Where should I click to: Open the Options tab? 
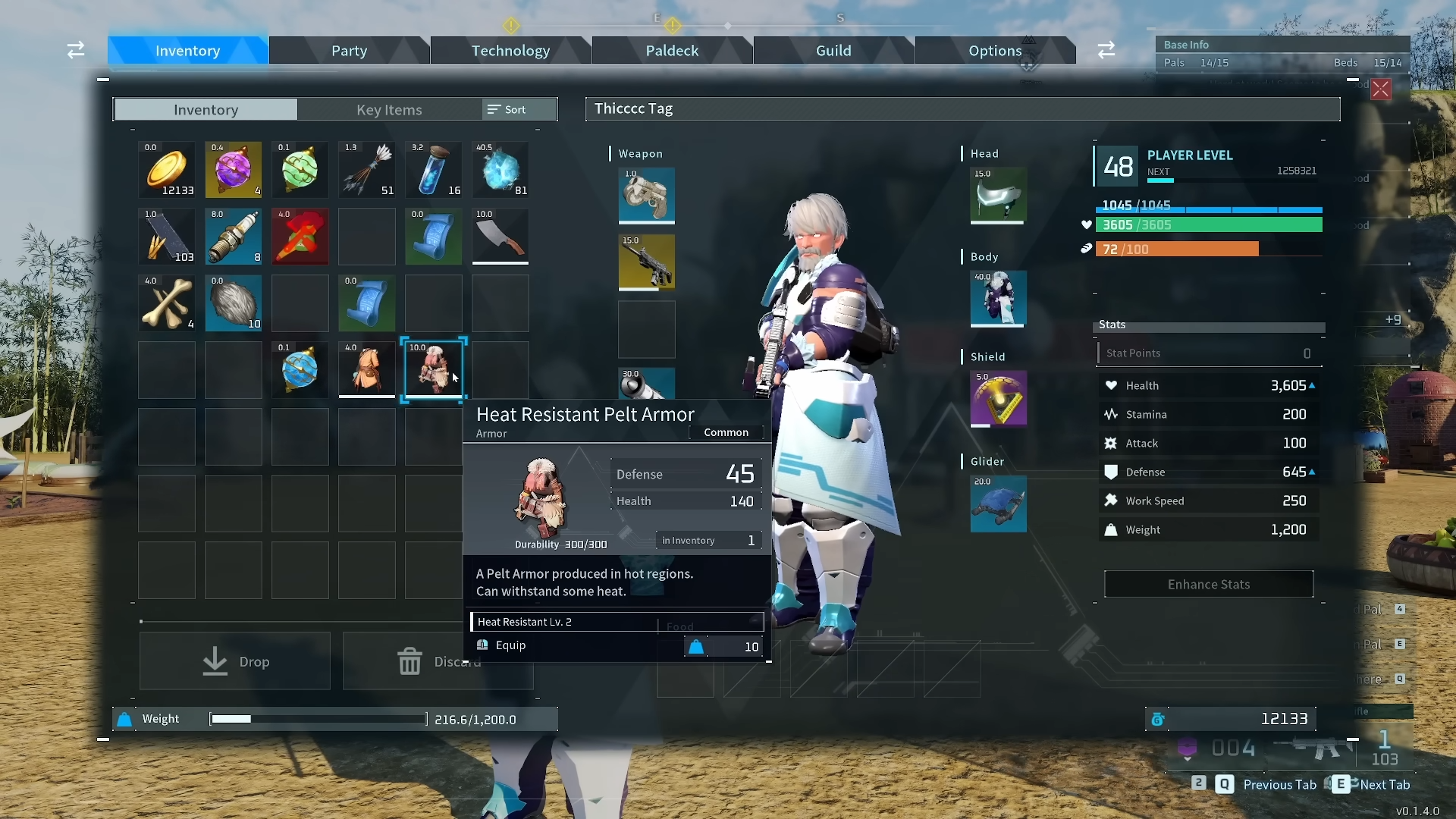coord(994,51)
